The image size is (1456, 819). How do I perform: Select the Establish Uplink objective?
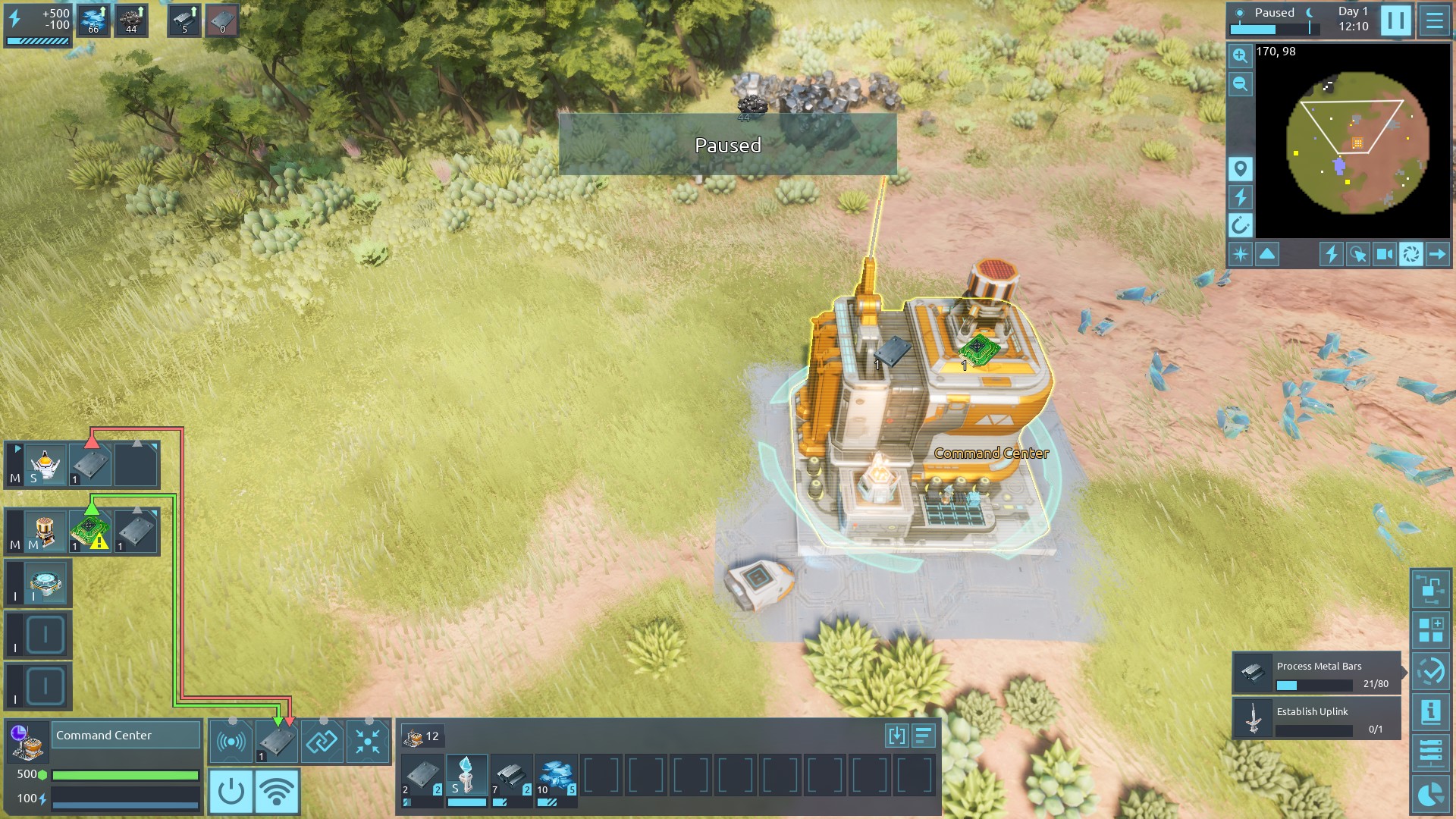pyautogui.click(x=1316, y=718)
